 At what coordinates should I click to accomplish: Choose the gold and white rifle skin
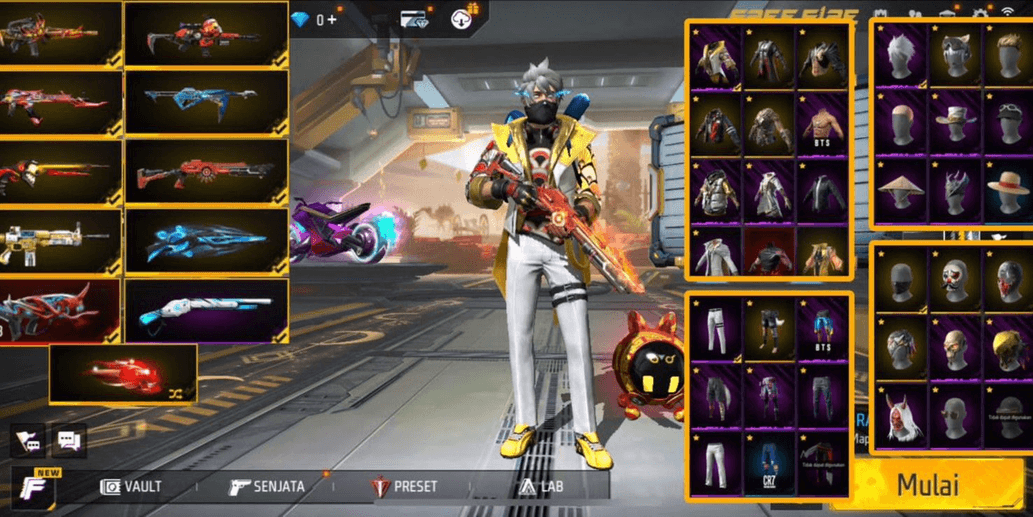pos(60,241)
